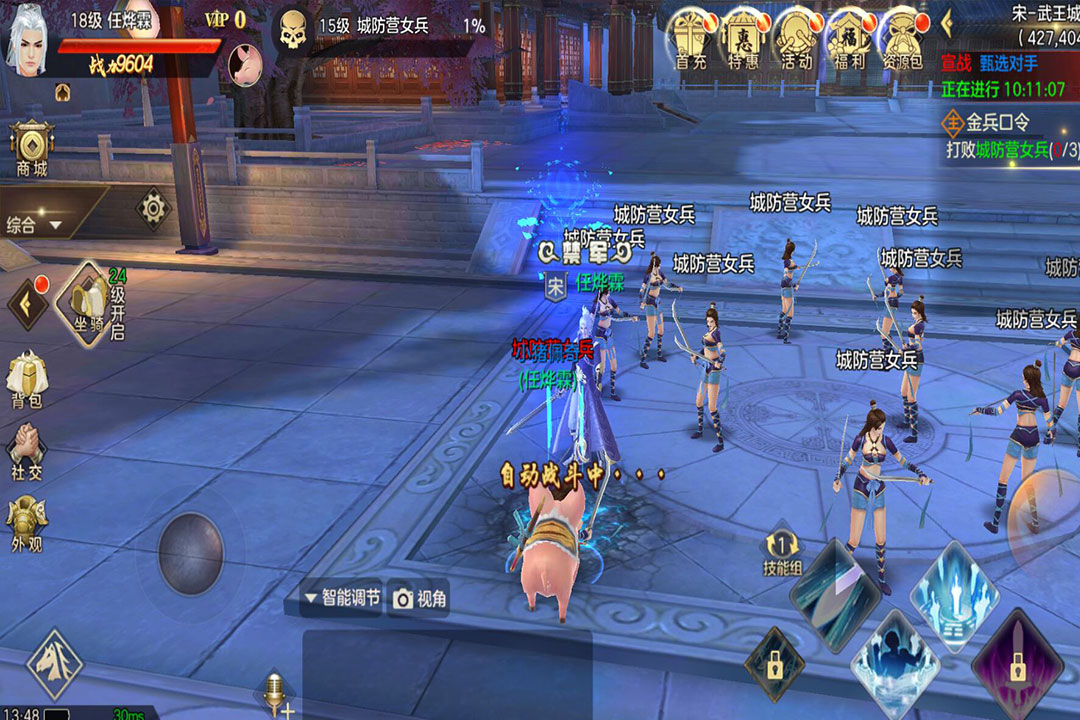The height and width of the screenshot is (720, 1080).
Task: Open the 特惠 special offers
Action: tap(744, 38)
